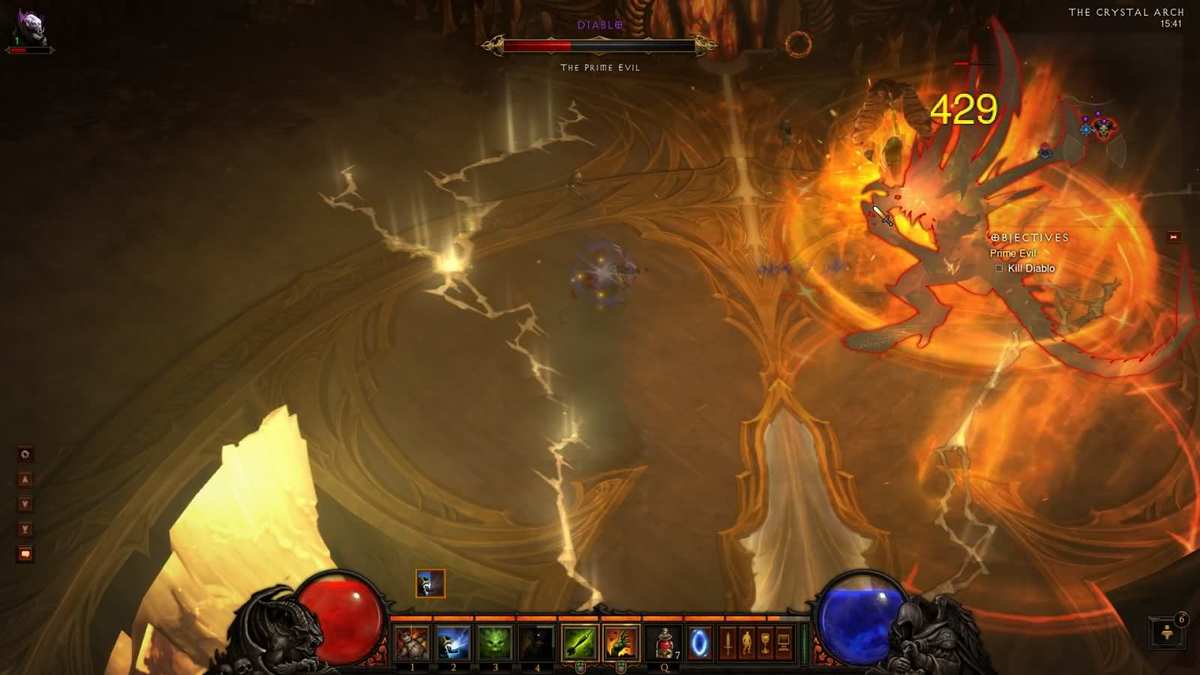Open the game menu monitor button
Image resolution: width=1200 pixels, height=675 pixels.
pyautogui.click(x=783, y=642)
